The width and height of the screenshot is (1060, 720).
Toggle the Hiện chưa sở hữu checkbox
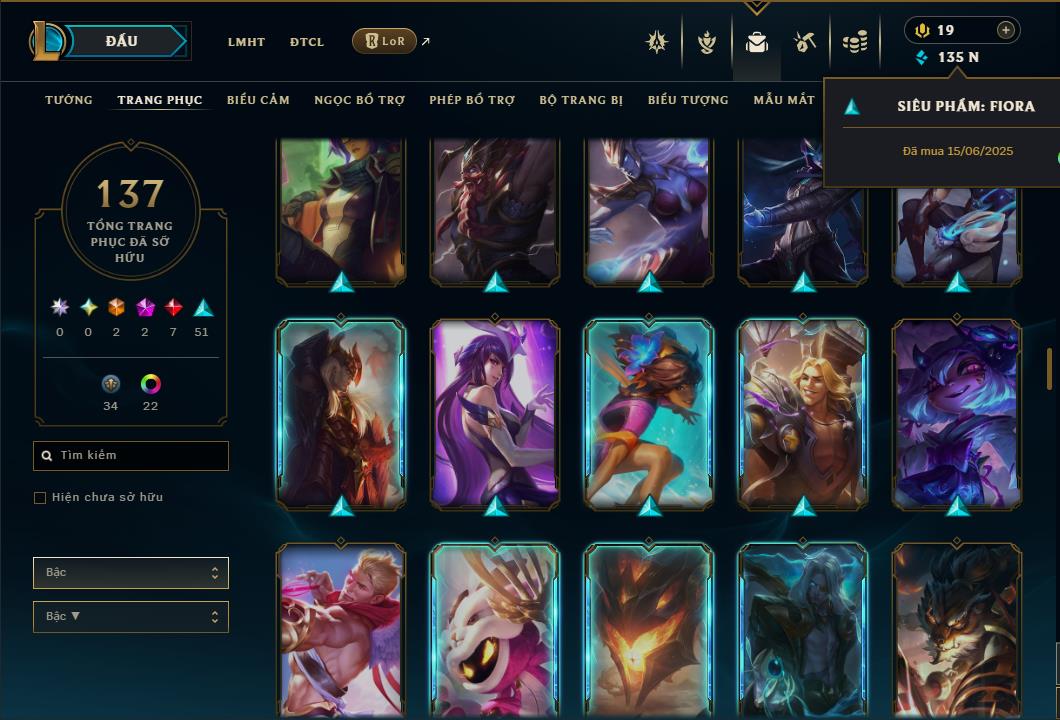(40, 498)
